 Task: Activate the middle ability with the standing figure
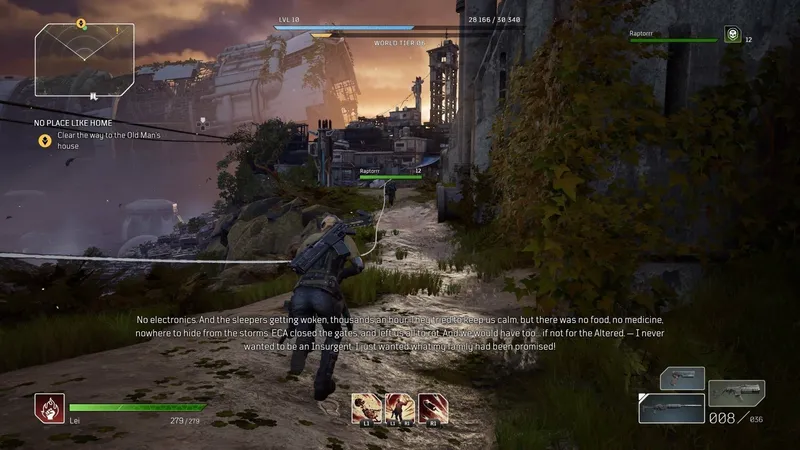pos(398,406)
